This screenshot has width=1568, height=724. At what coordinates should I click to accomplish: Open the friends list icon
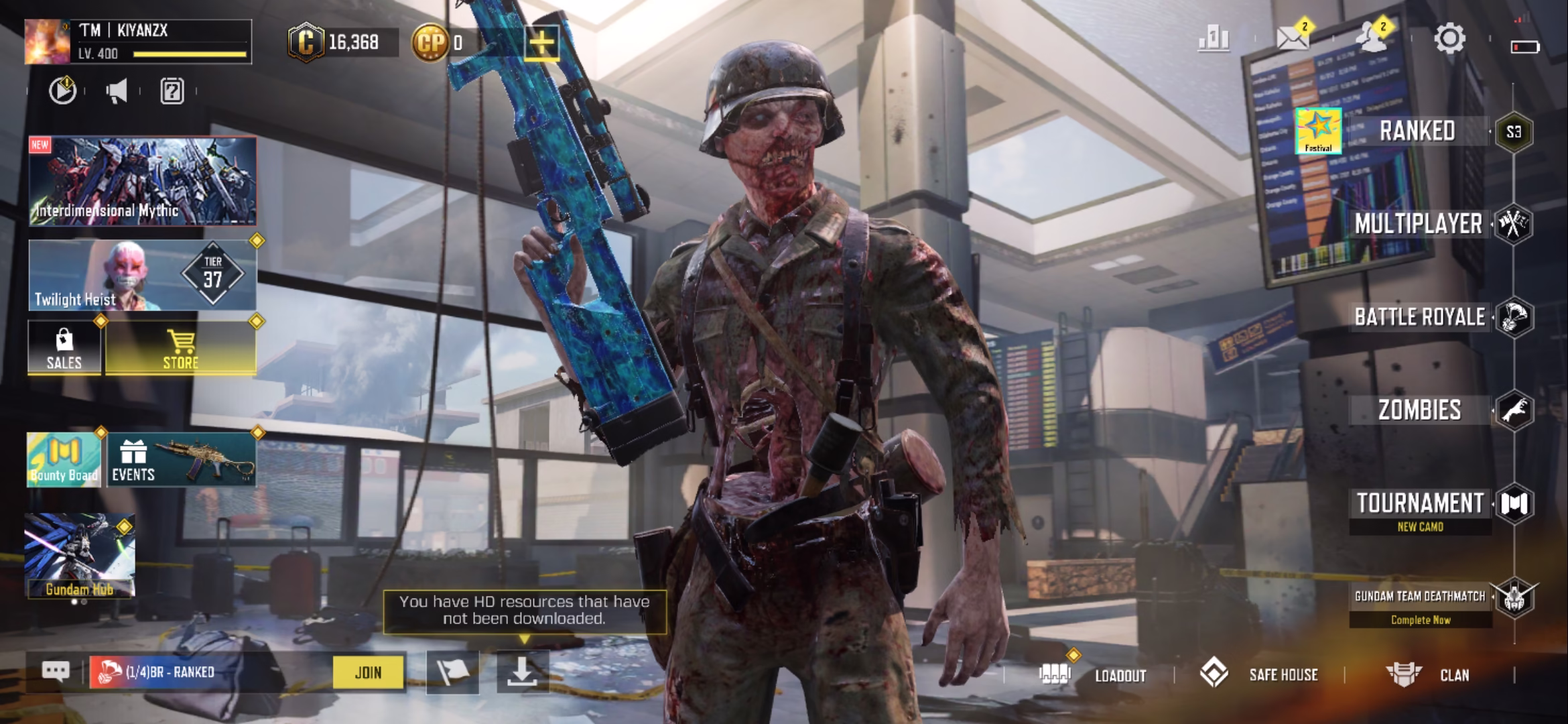(1372, 39)
